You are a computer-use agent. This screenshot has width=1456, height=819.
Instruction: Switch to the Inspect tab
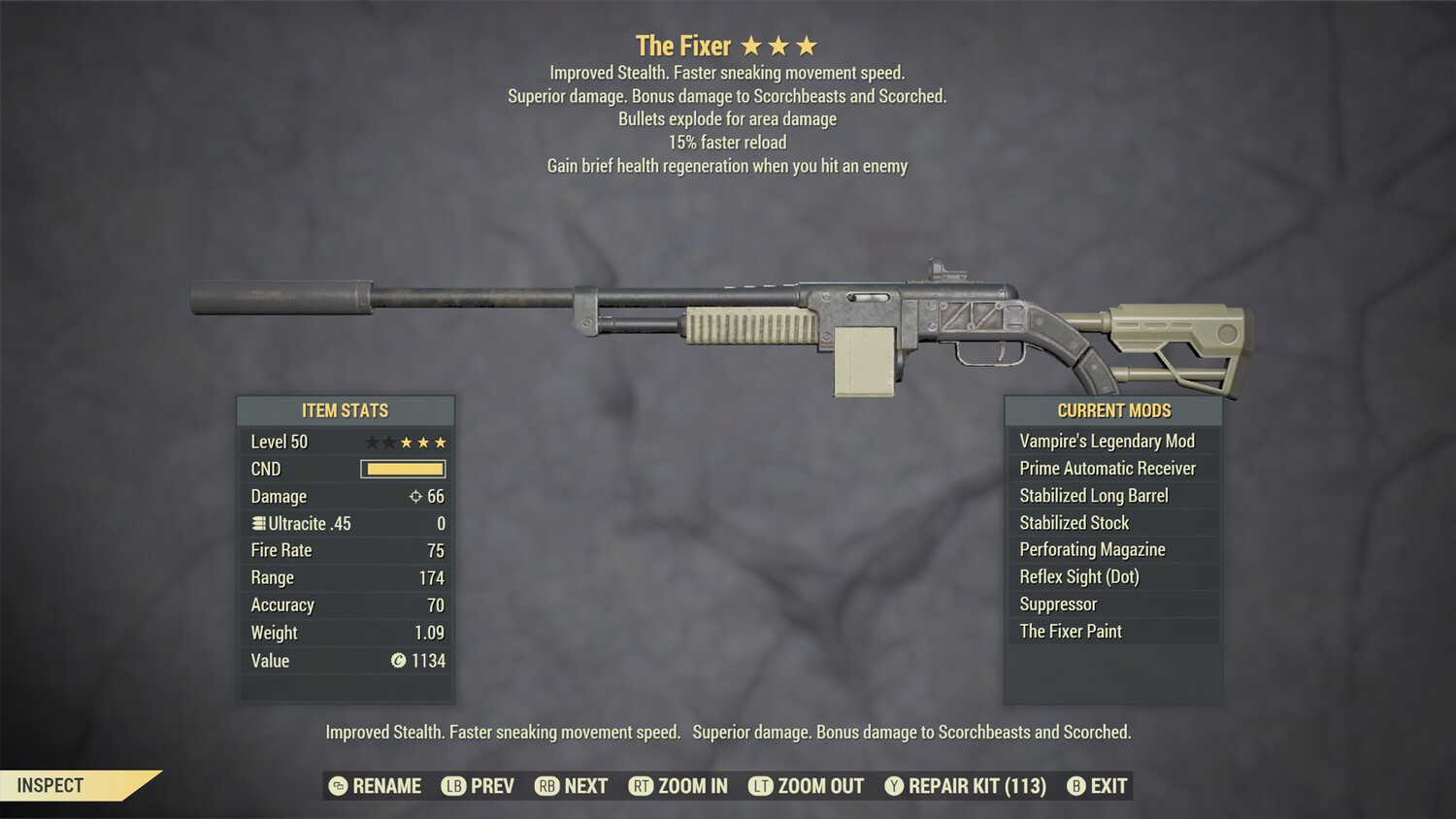tap(50, 785)
